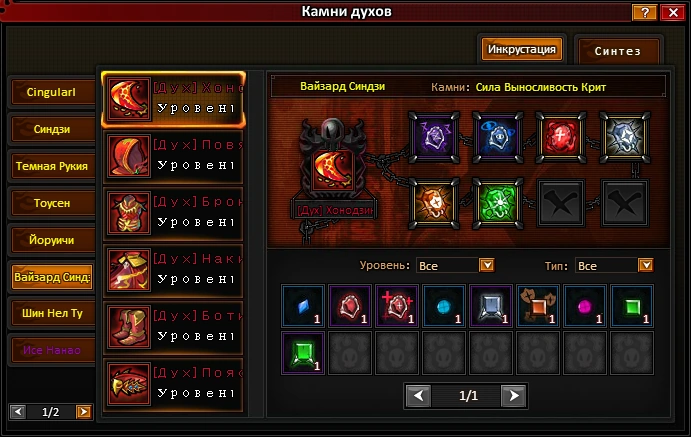
Task: Click the socketed purple stone slot
Action: coord(434,133)
